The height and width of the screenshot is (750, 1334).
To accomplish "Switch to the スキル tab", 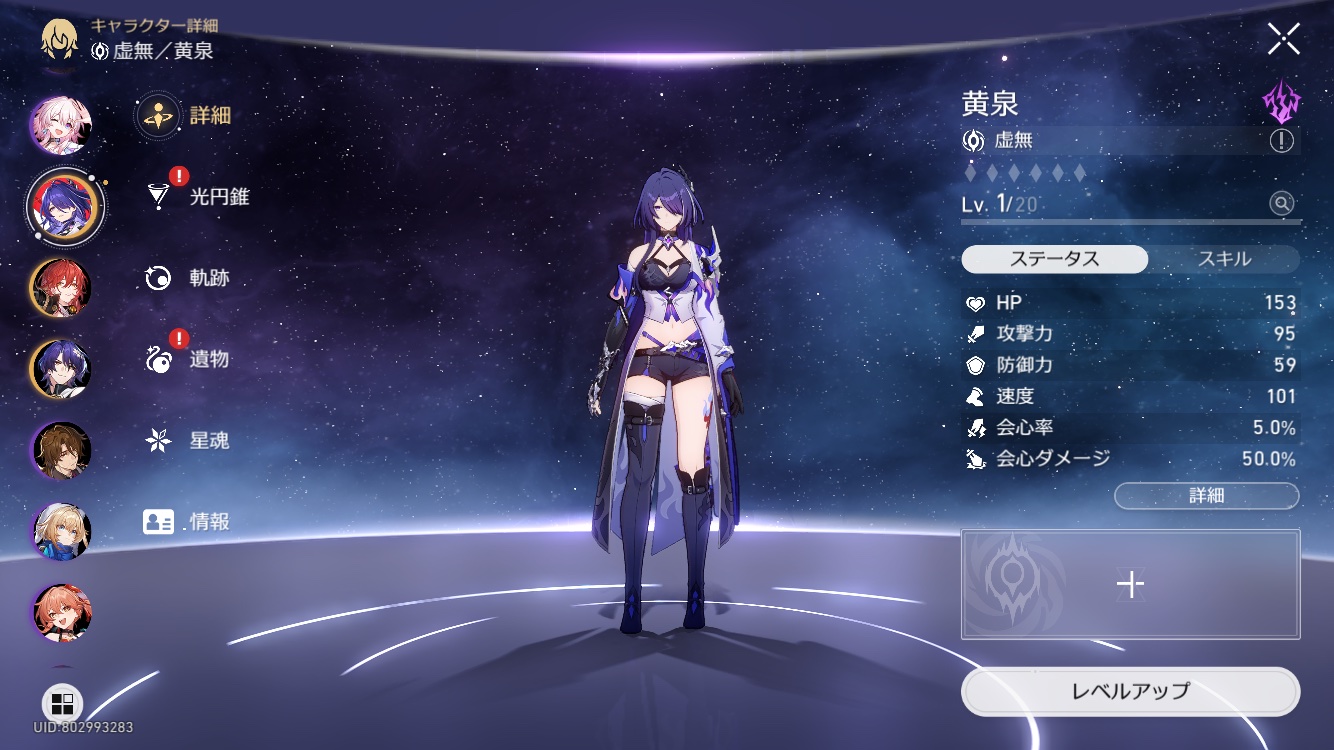I will [1224, 259].
